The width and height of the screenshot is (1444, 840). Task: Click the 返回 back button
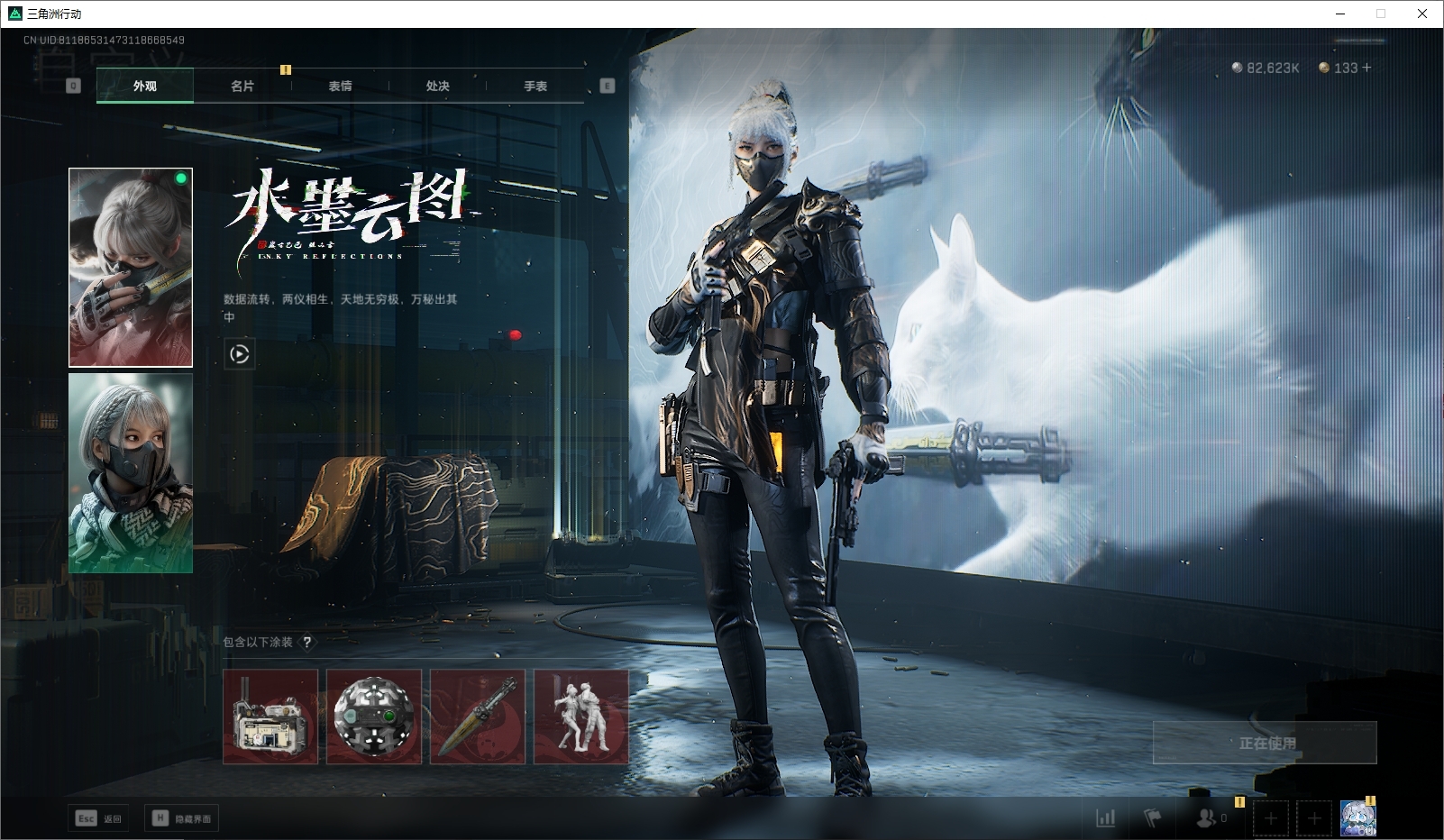99,818
